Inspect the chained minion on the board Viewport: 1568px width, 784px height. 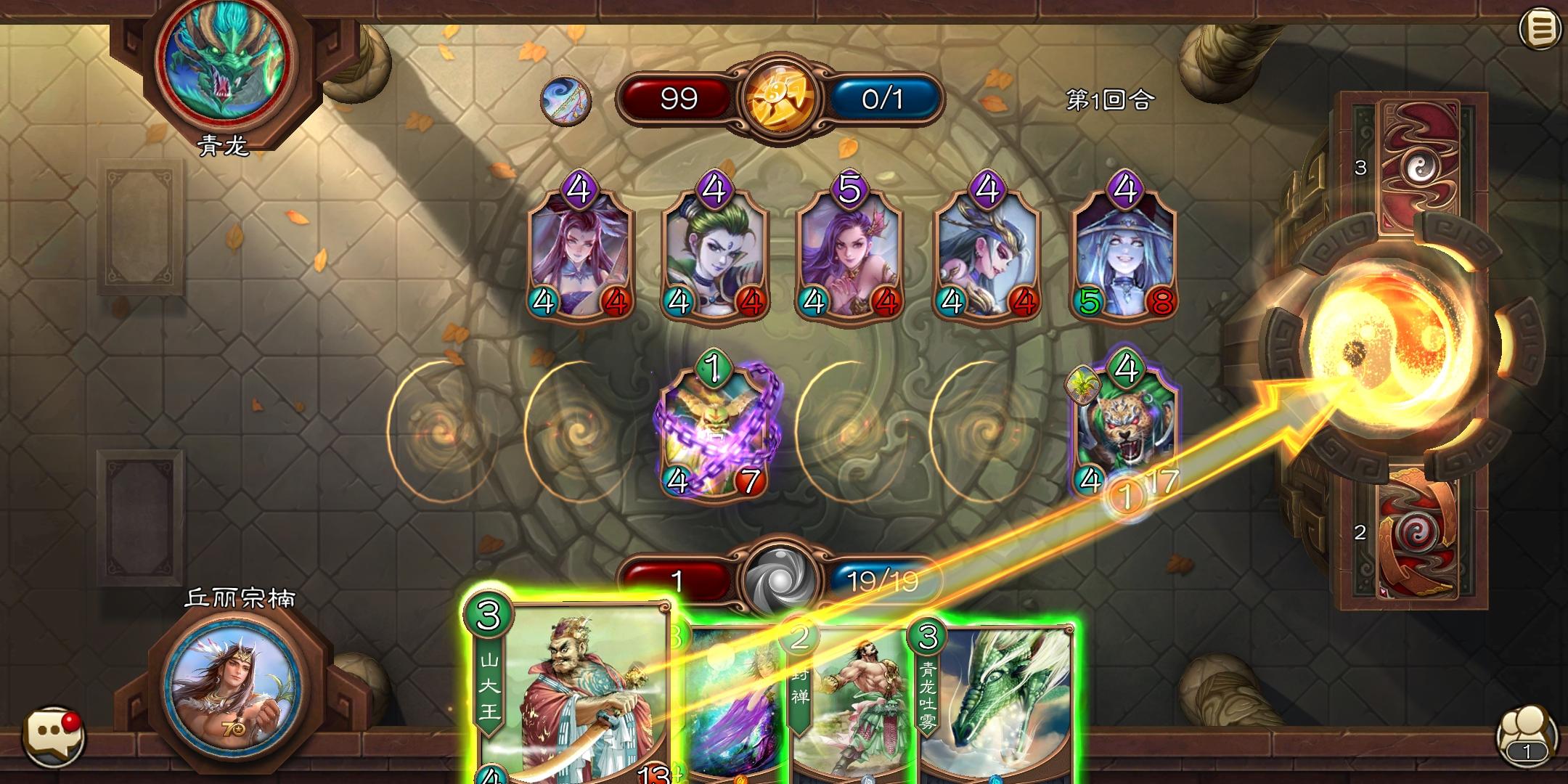(715, 432)
